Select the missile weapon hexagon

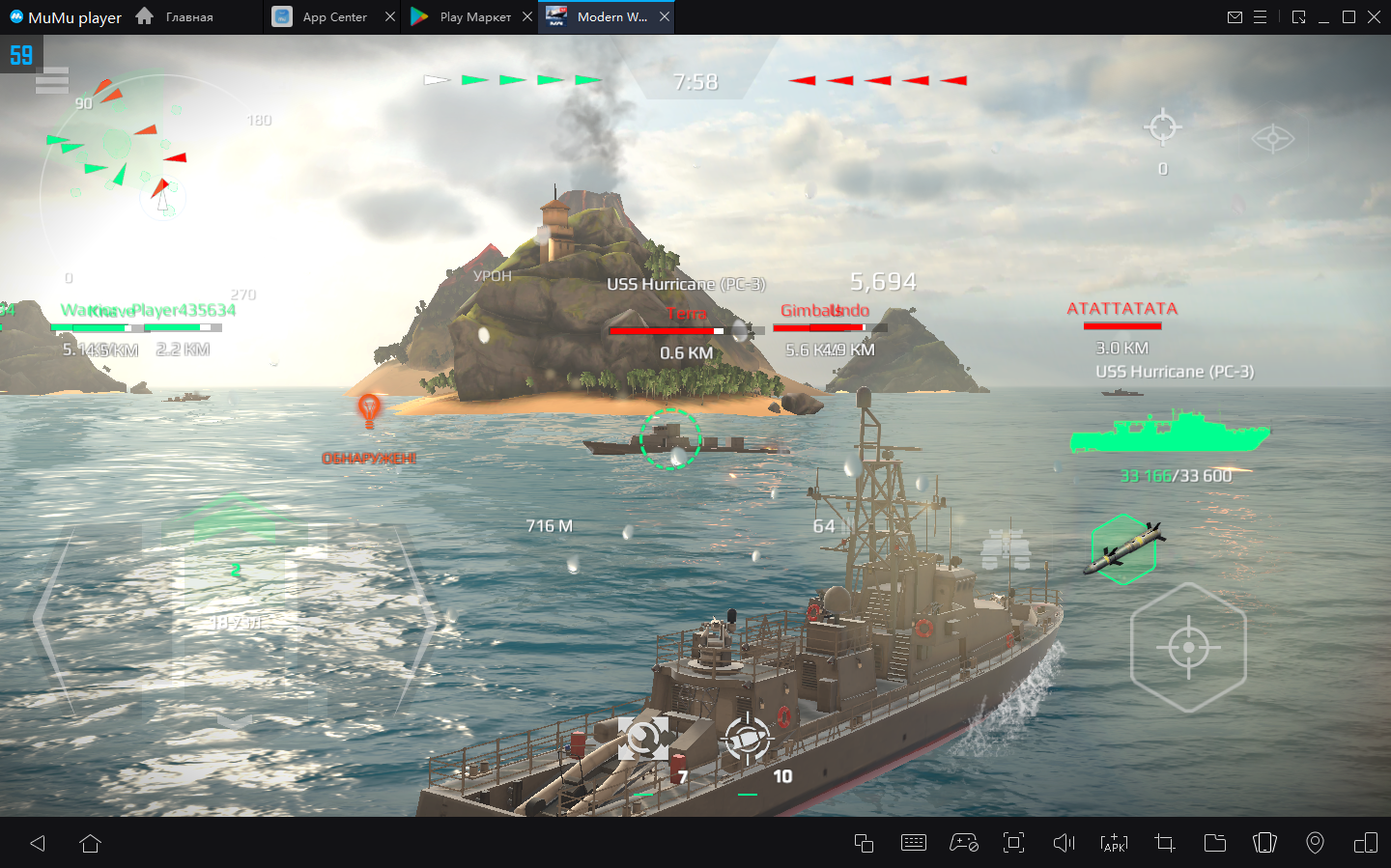point(1122,549)
